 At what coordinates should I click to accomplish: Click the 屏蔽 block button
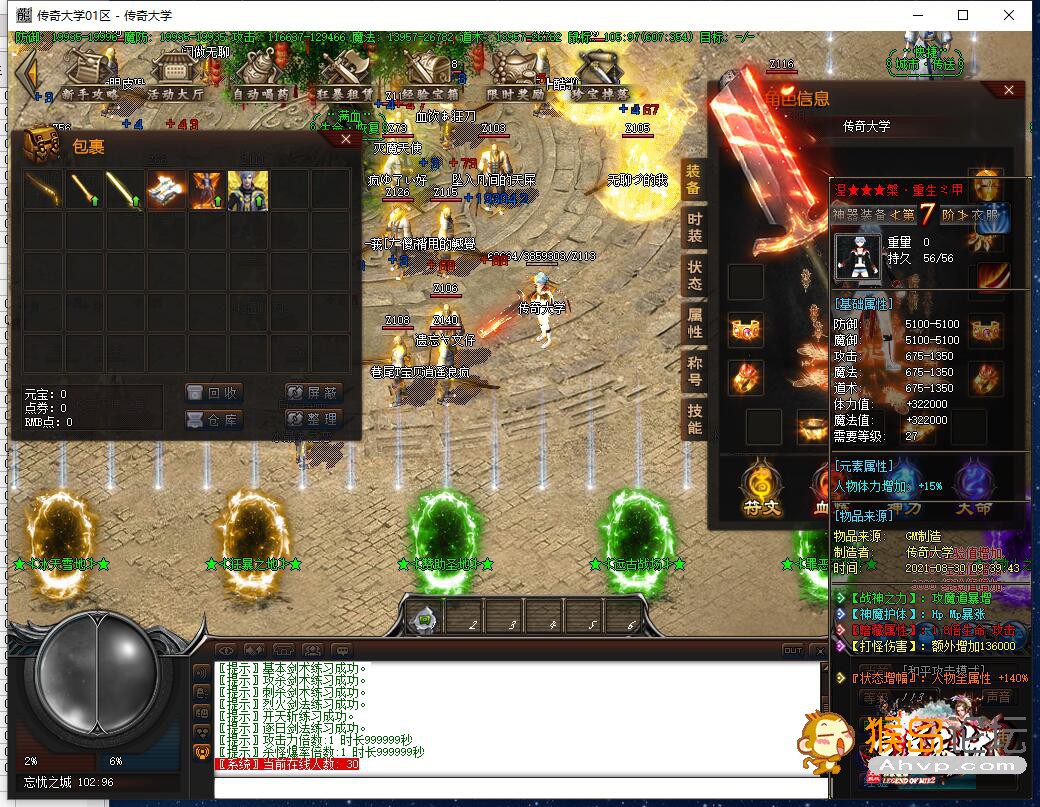coord(313,393)
